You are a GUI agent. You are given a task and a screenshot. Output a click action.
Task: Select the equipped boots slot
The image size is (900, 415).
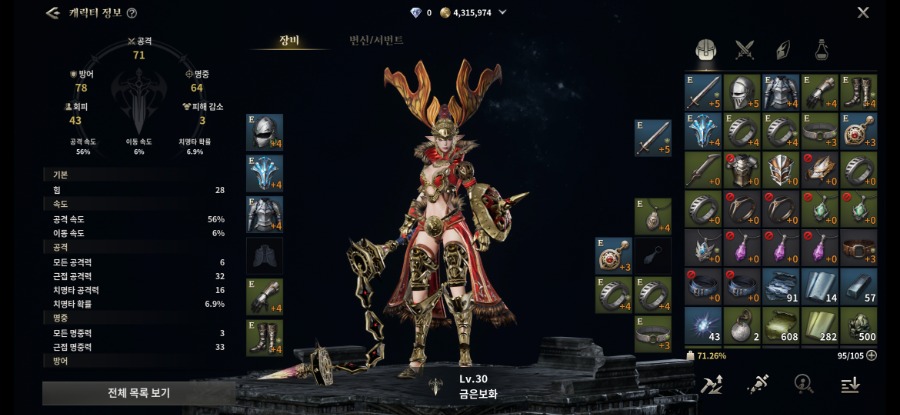264,337
